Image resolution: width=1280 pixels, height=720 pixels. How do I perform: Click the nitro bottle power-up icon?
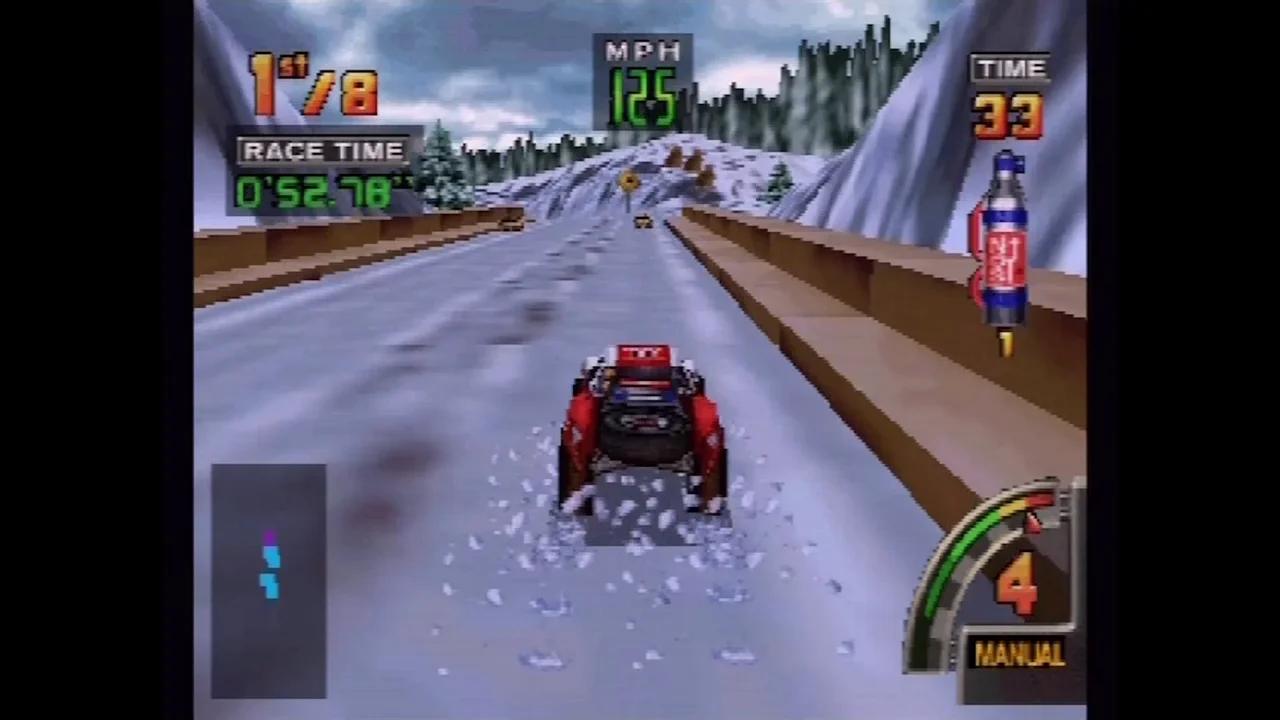coord(1005,240)
